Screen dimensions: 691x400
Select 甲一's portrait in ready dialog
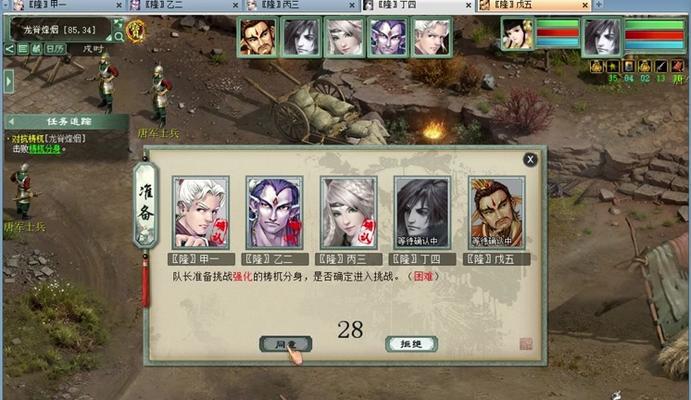click(201, 212)
